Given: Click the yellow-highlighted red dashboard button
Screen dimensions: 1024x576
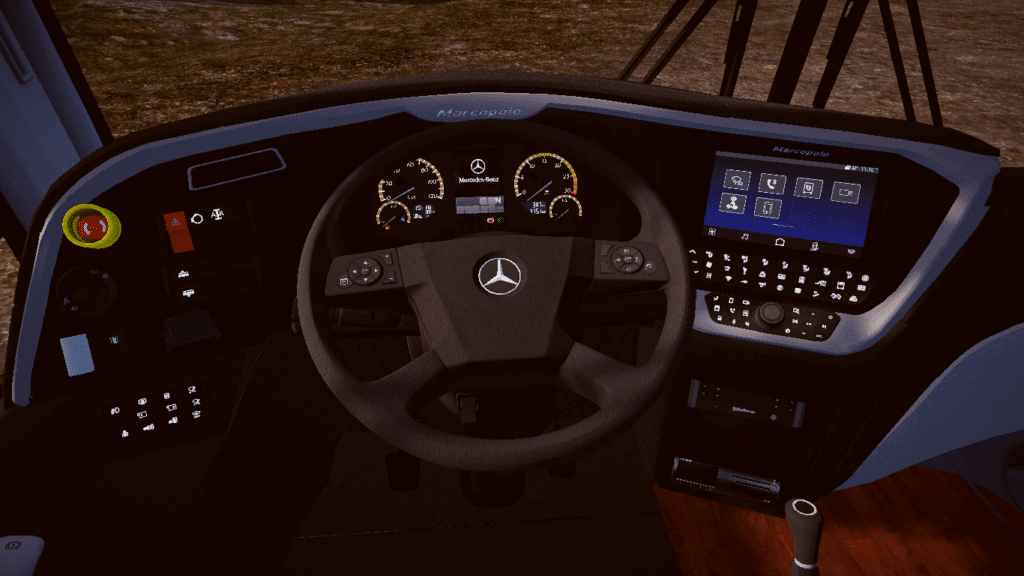Looking at the screenshot, I should [91, 226].
